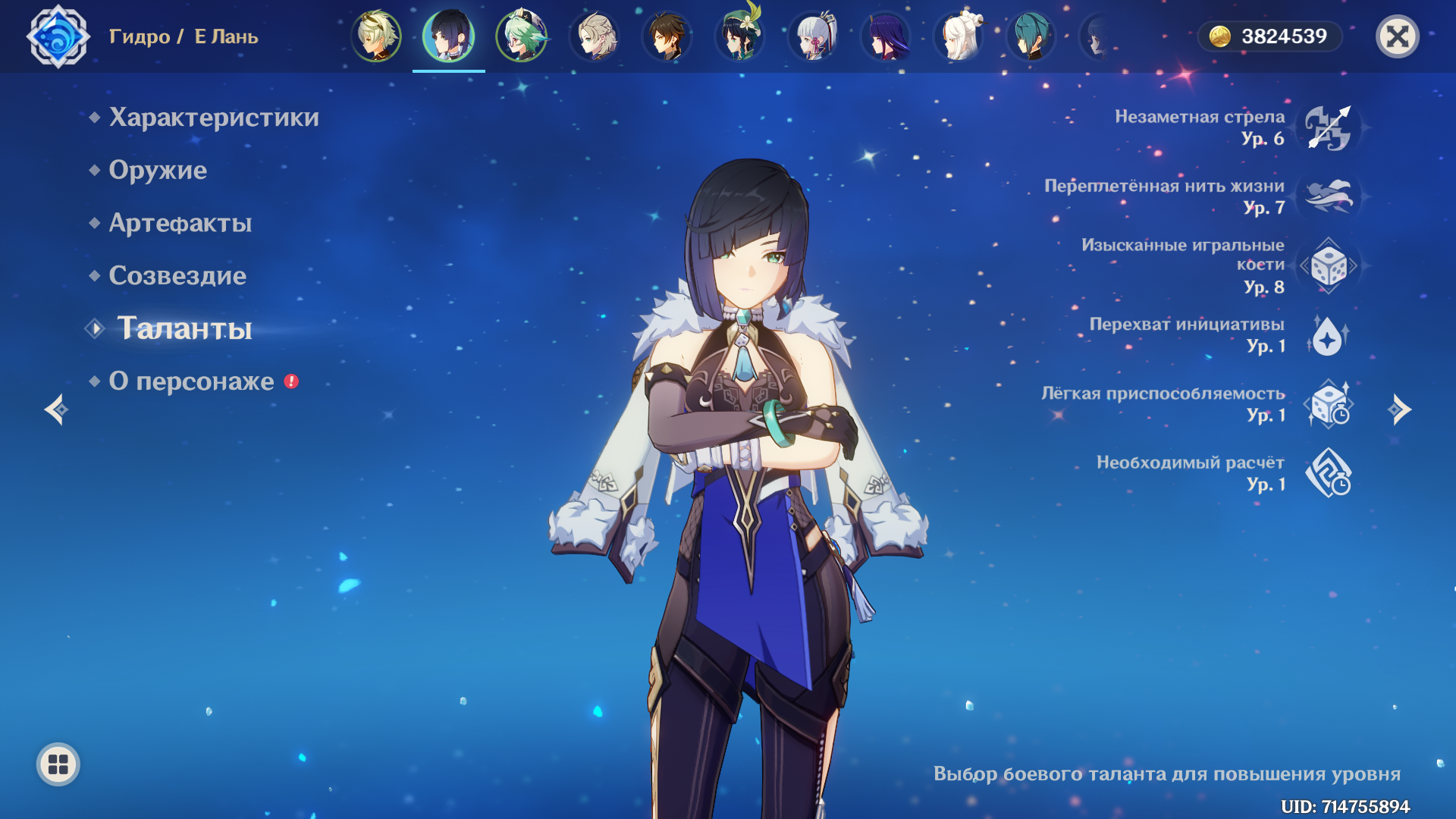Show the О персонаже section
Image resolution: width=1456 pixels, height=819 pixels.
coord(191,381)
